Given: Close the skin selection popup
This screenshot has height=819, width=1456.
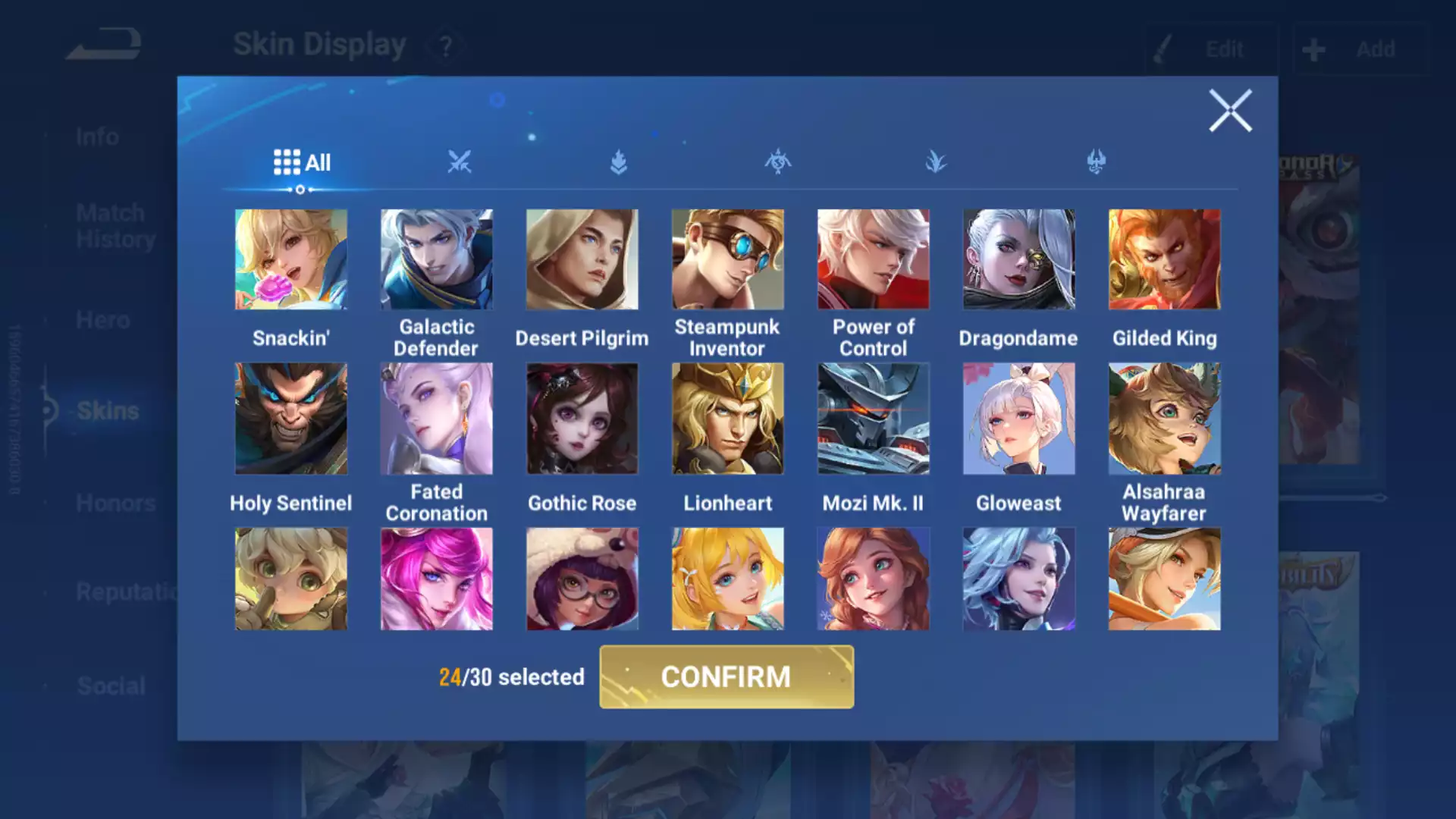Looking at the screenshot, I should [x=1230, y=111].
